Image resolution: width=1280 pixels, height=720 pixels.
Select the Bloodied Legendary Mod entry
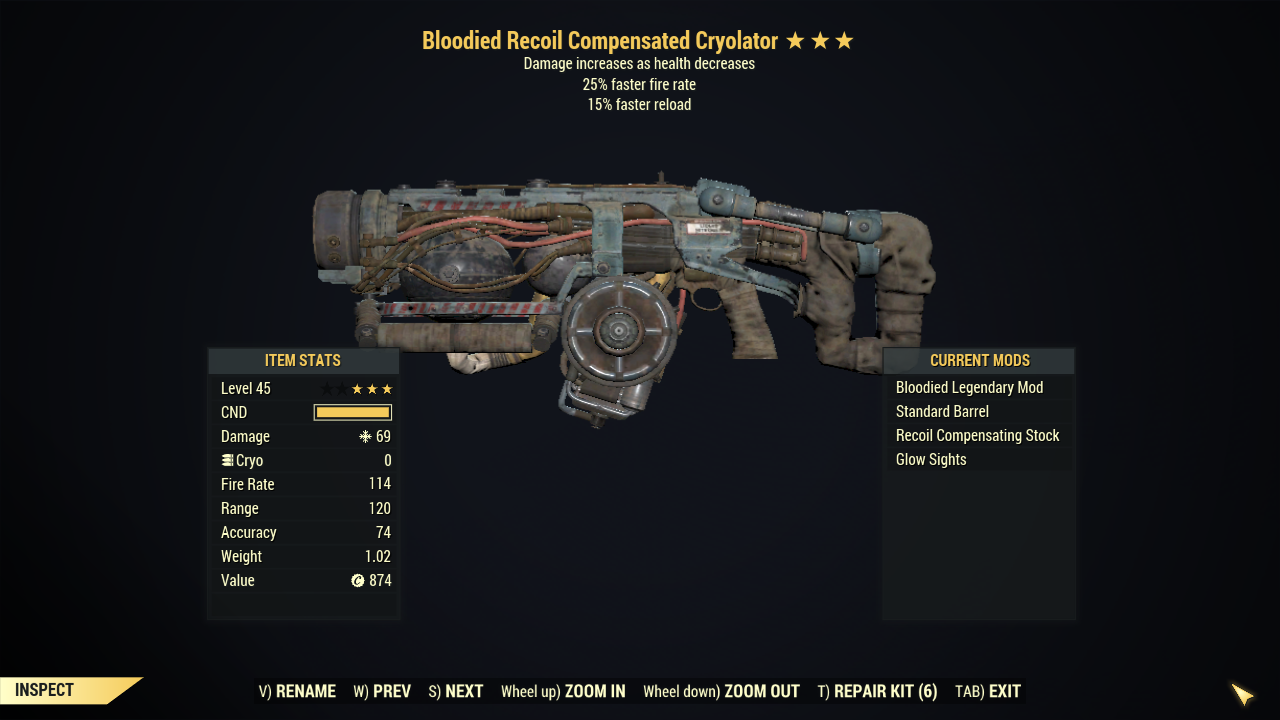(969, 388)
